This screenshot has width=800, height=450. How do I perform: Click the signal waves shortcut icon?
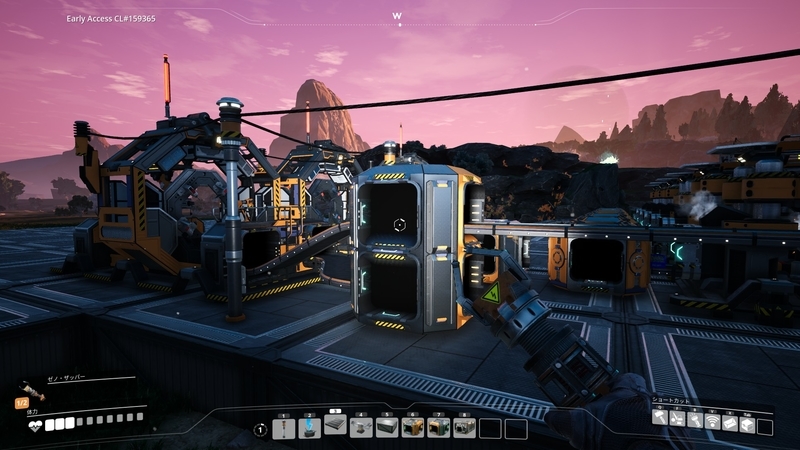(712, 418)
